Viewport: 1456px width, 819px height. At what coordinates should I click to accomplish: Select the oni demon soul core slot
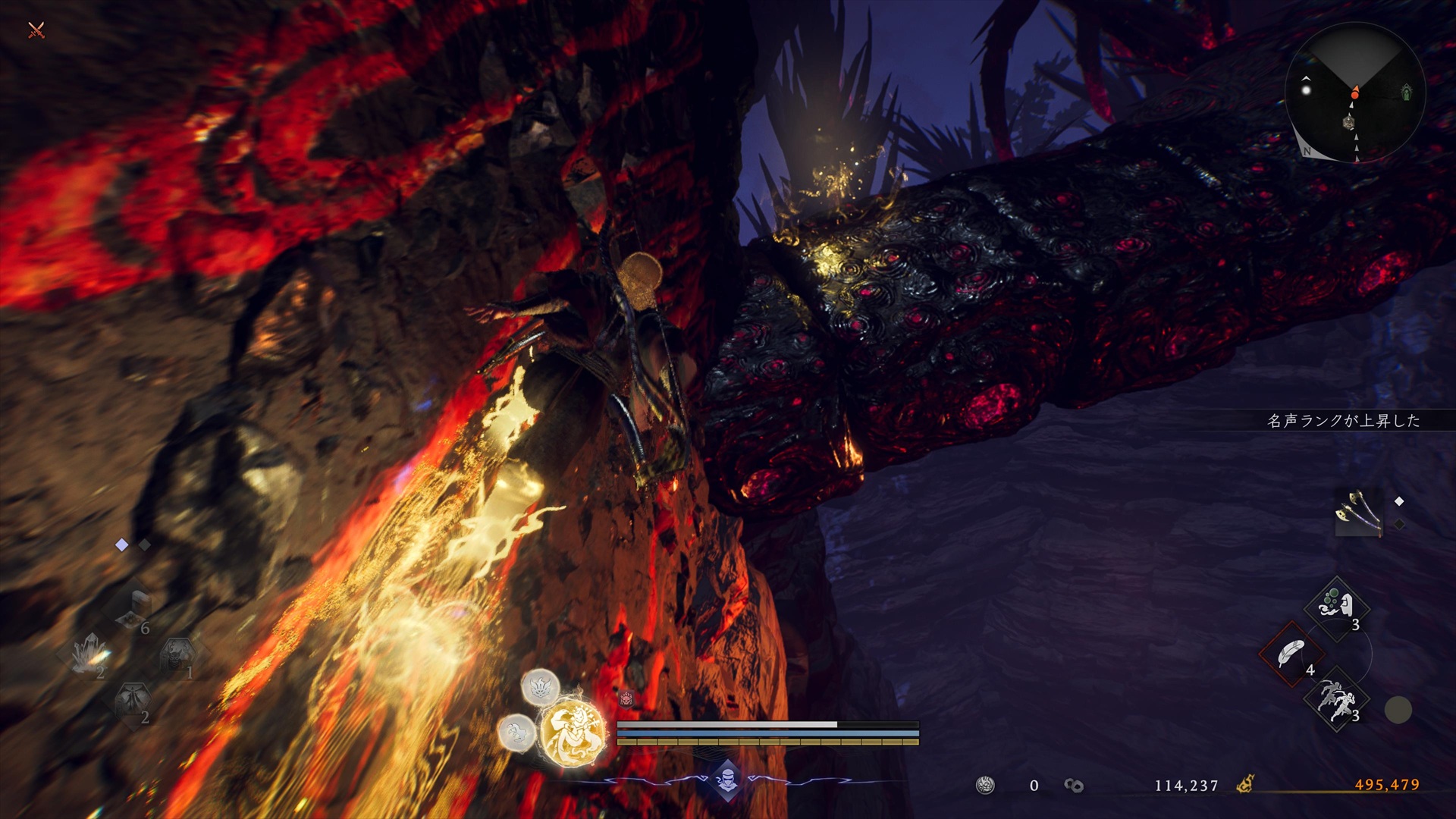pos(177,654)
